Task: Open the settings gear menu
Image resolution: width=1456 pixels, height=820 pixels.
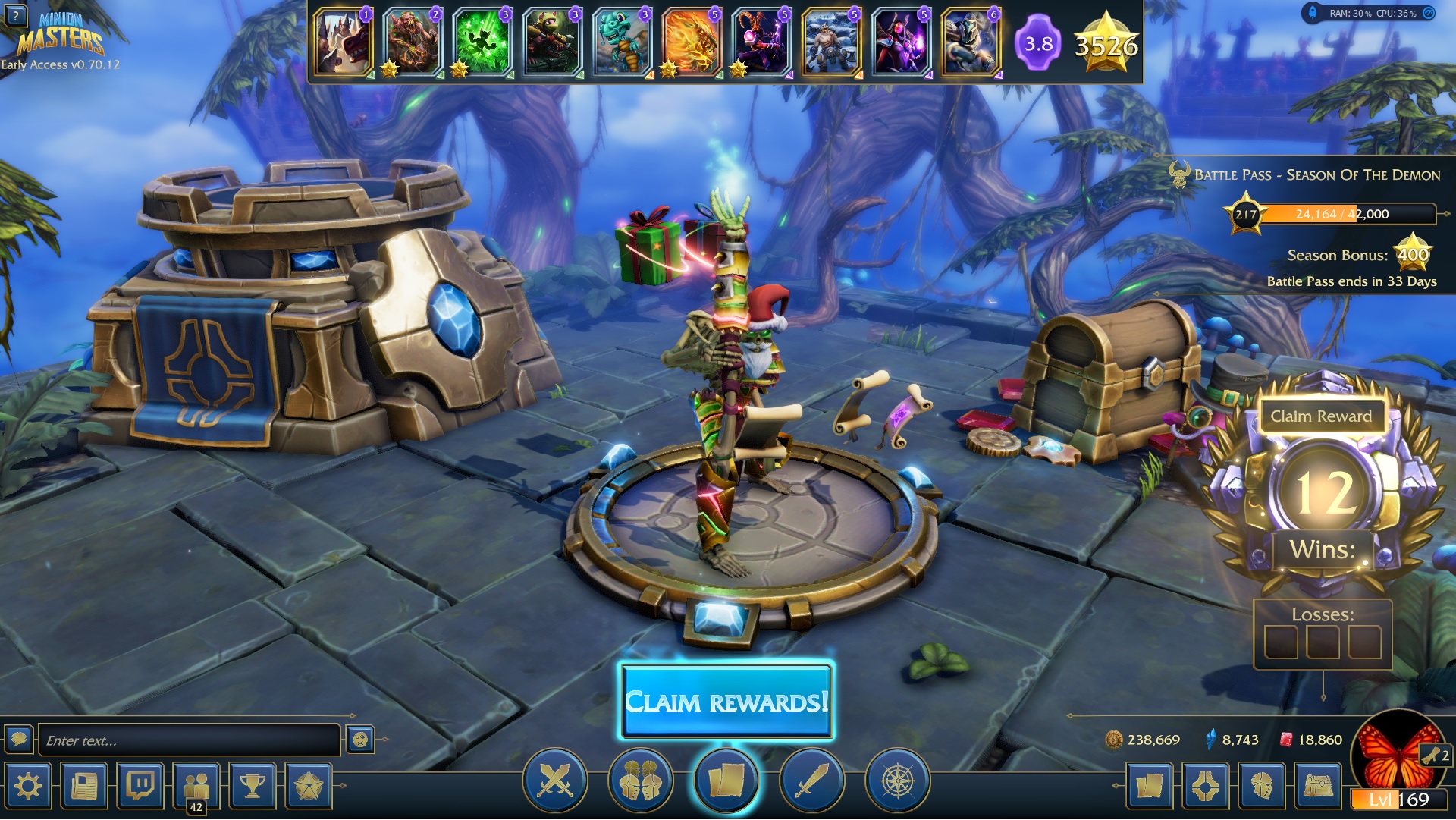Action: [28, 786]
